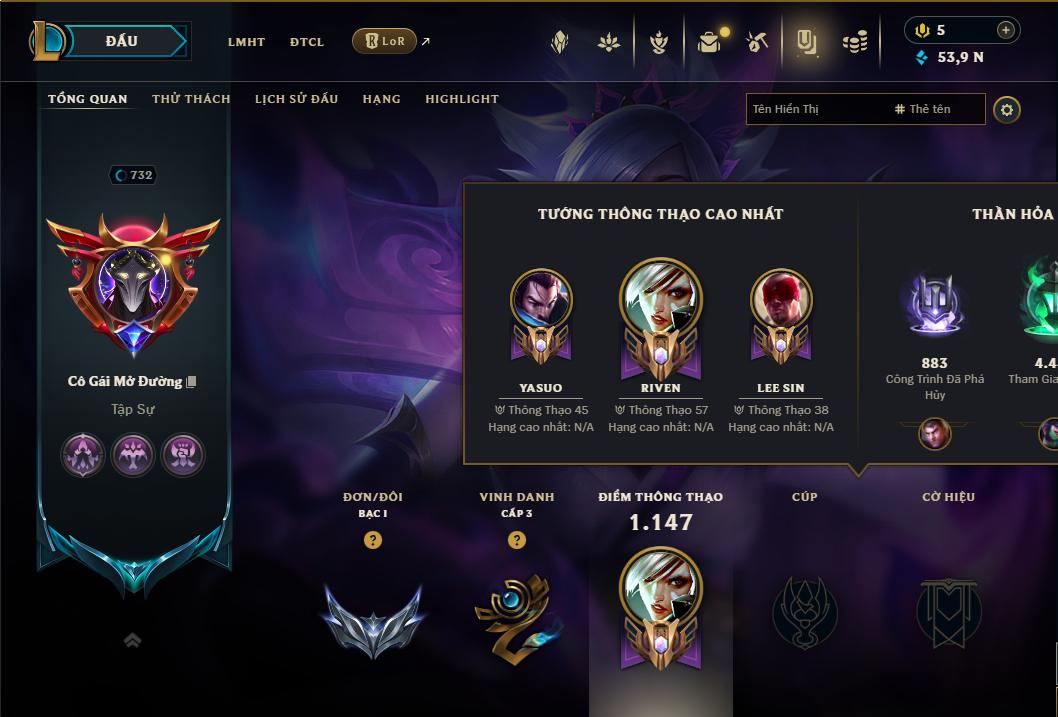The height and width of the screenshot is (717, 1058).
Task: Open the store coins icon
Action: point(854,42)
